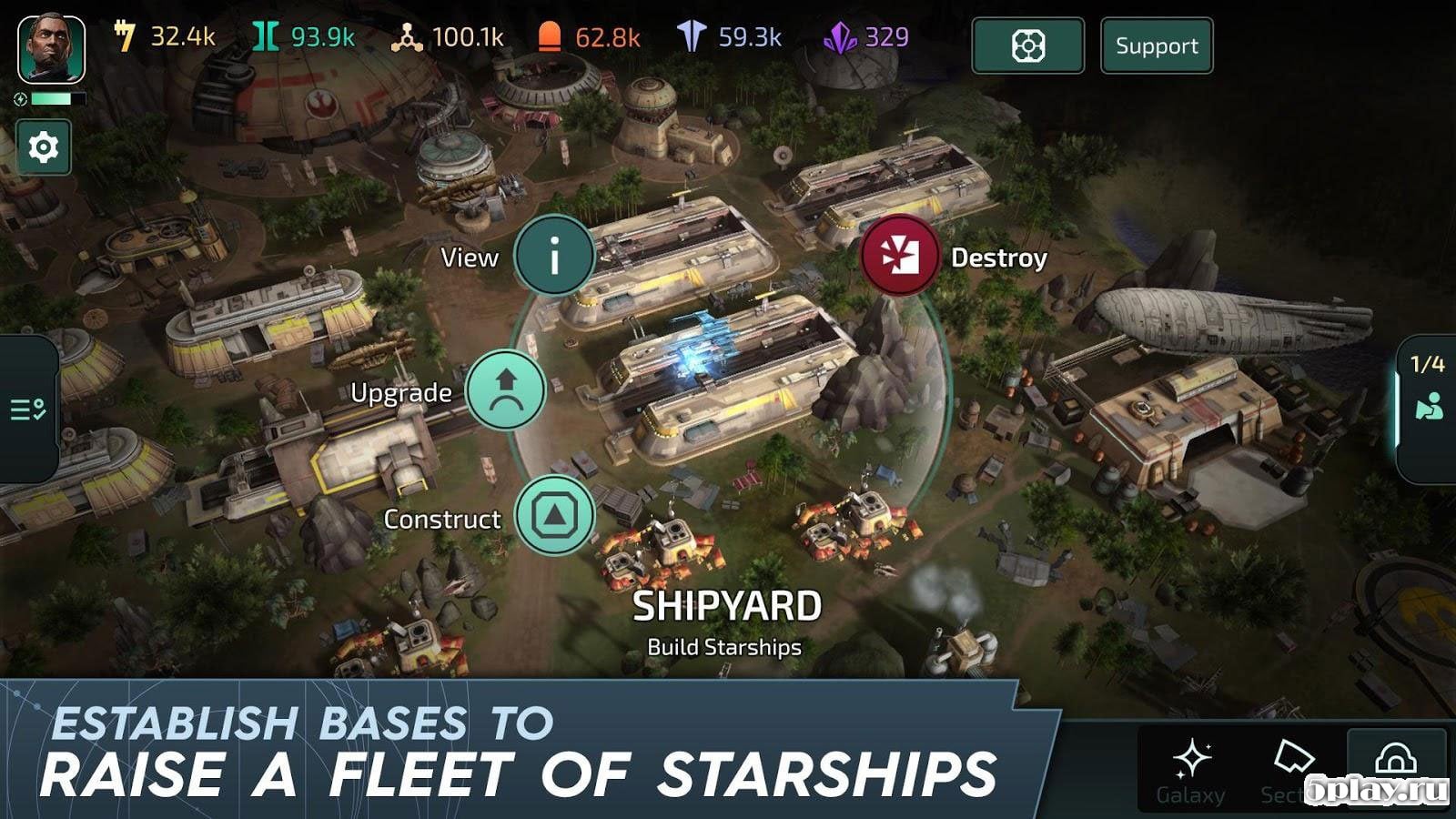Open the gear settings button

tap(43, 147)
